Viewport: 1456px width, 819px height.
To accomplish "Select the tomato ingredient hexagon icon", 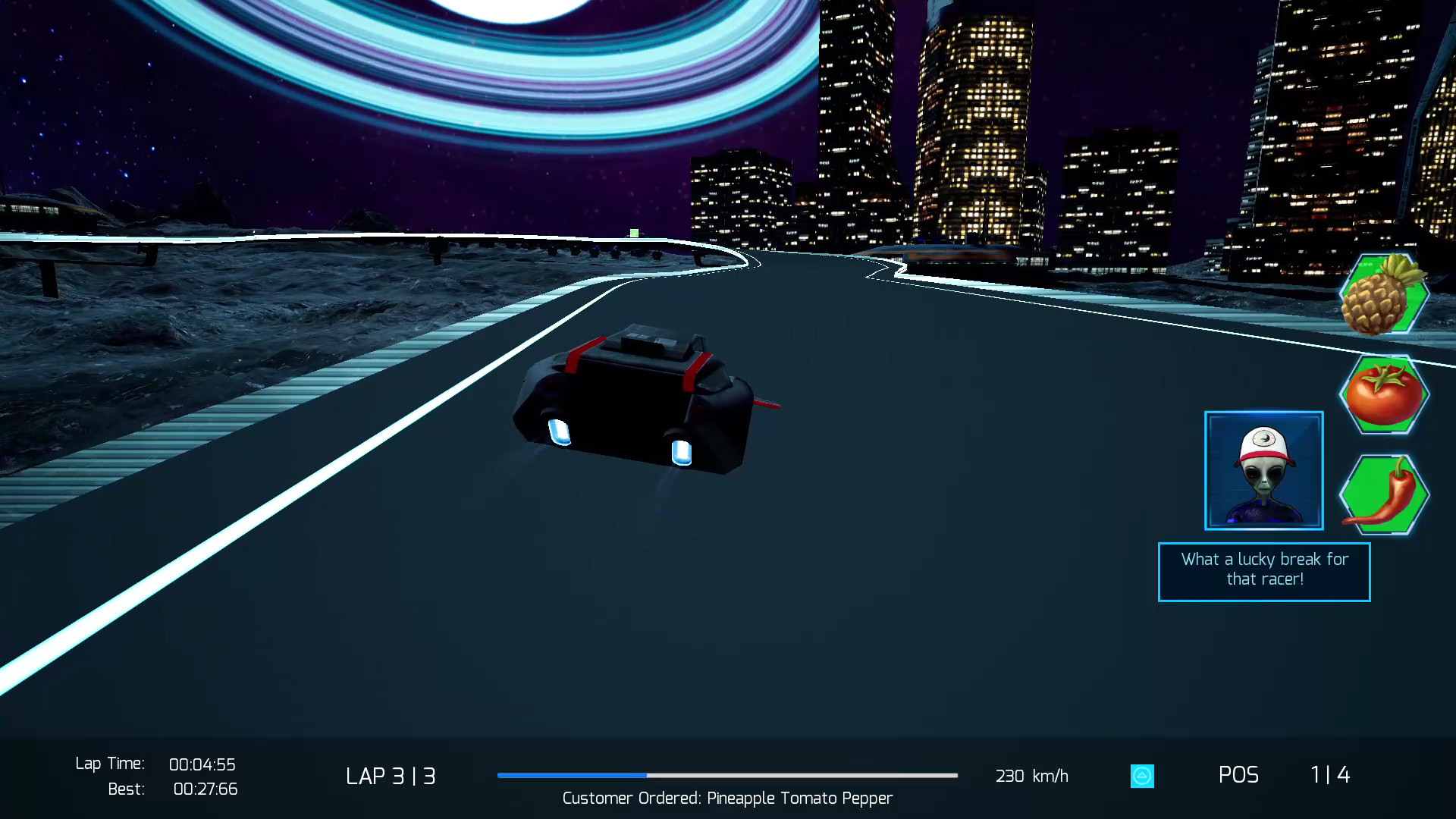I will (1383, 394).
